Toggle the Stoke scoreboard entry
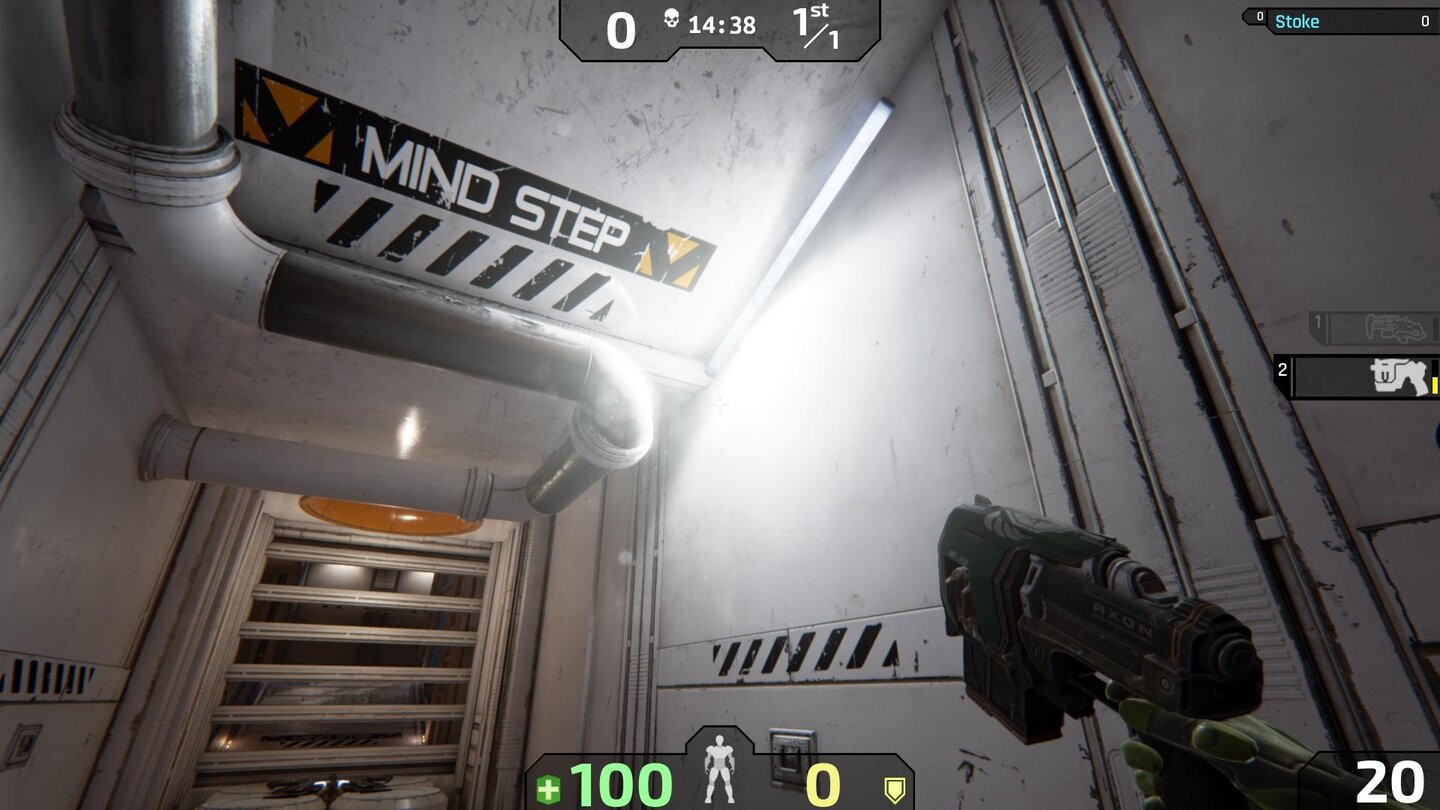The image size is (1440, 810). coord(1340,20)
